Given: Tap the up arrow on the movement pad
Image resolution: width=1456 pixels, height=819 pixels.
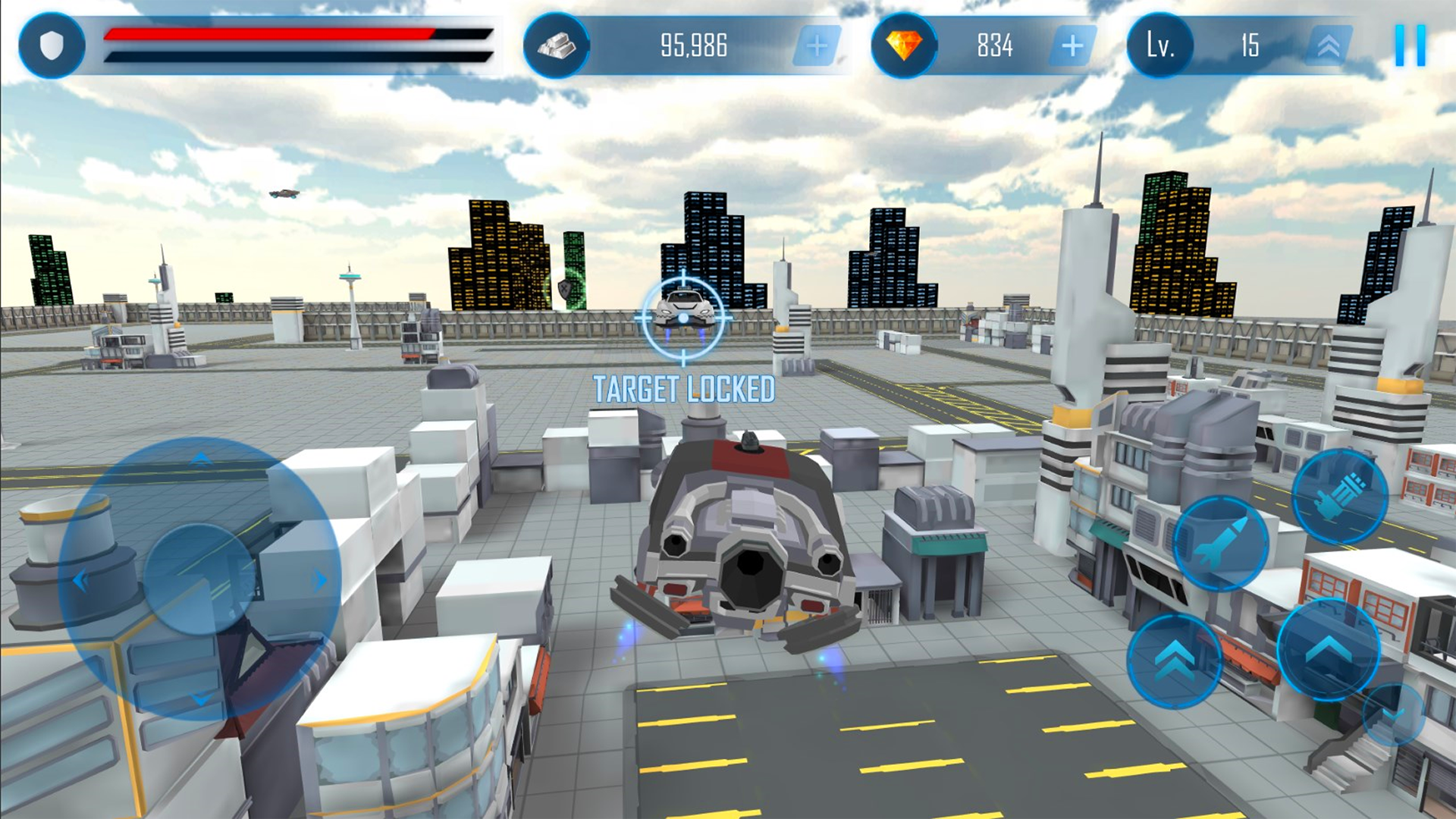Looking at the screenshot, I should point(199,458).
